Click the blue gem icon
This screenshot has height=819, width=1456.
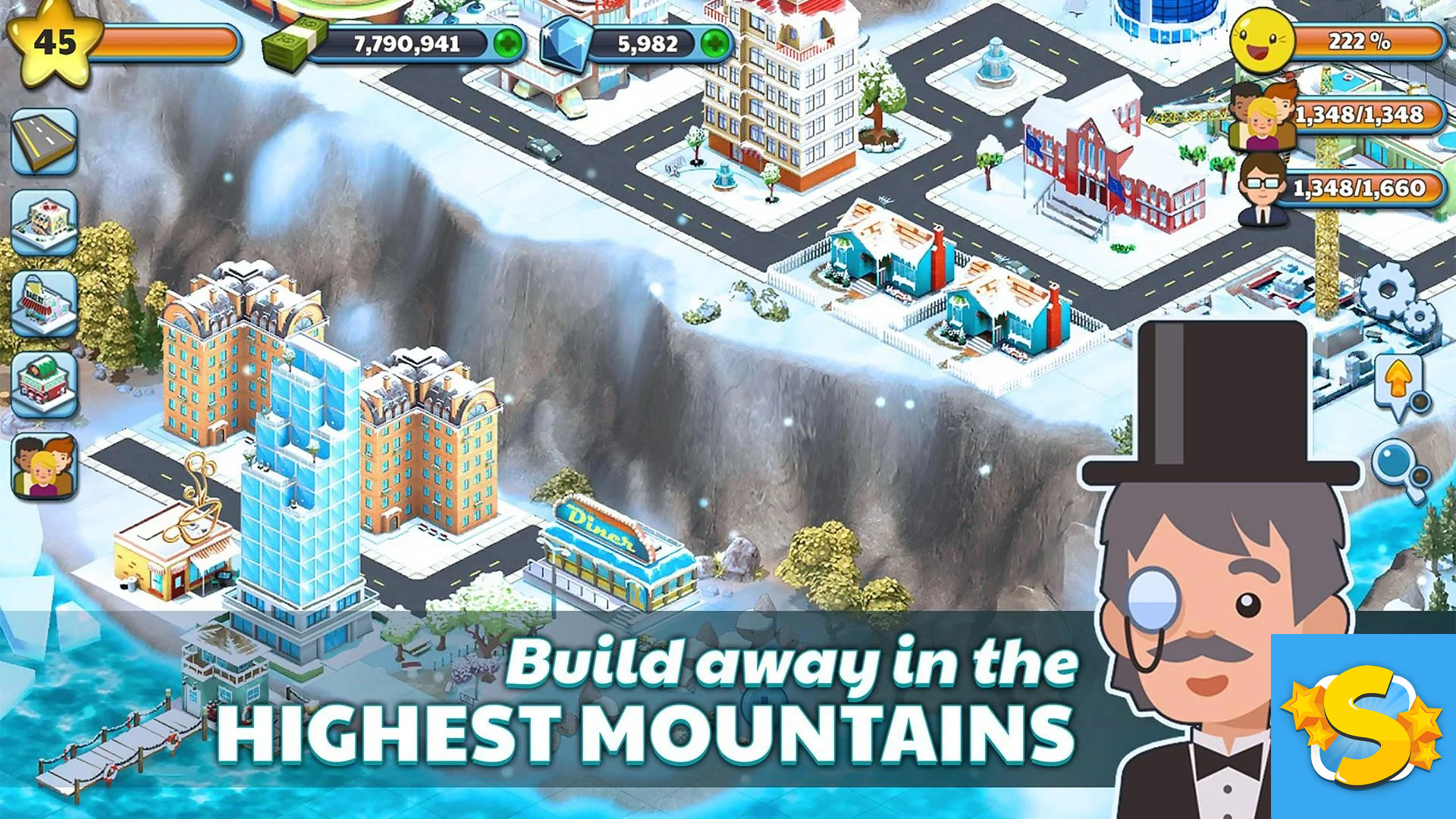565,45
